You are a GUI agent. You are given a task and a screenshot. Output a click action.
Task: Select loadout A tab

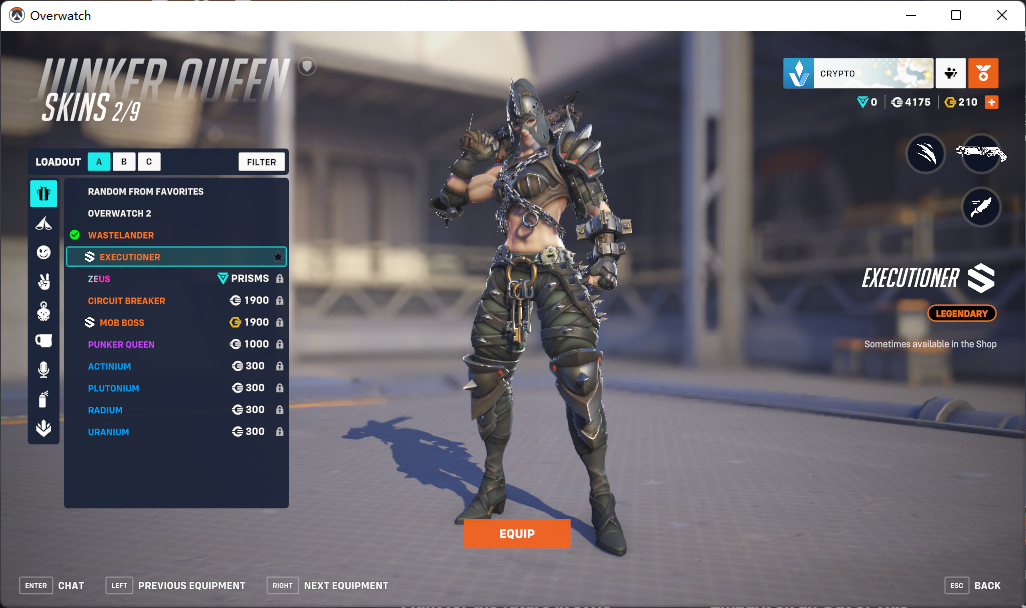[99, 162]
